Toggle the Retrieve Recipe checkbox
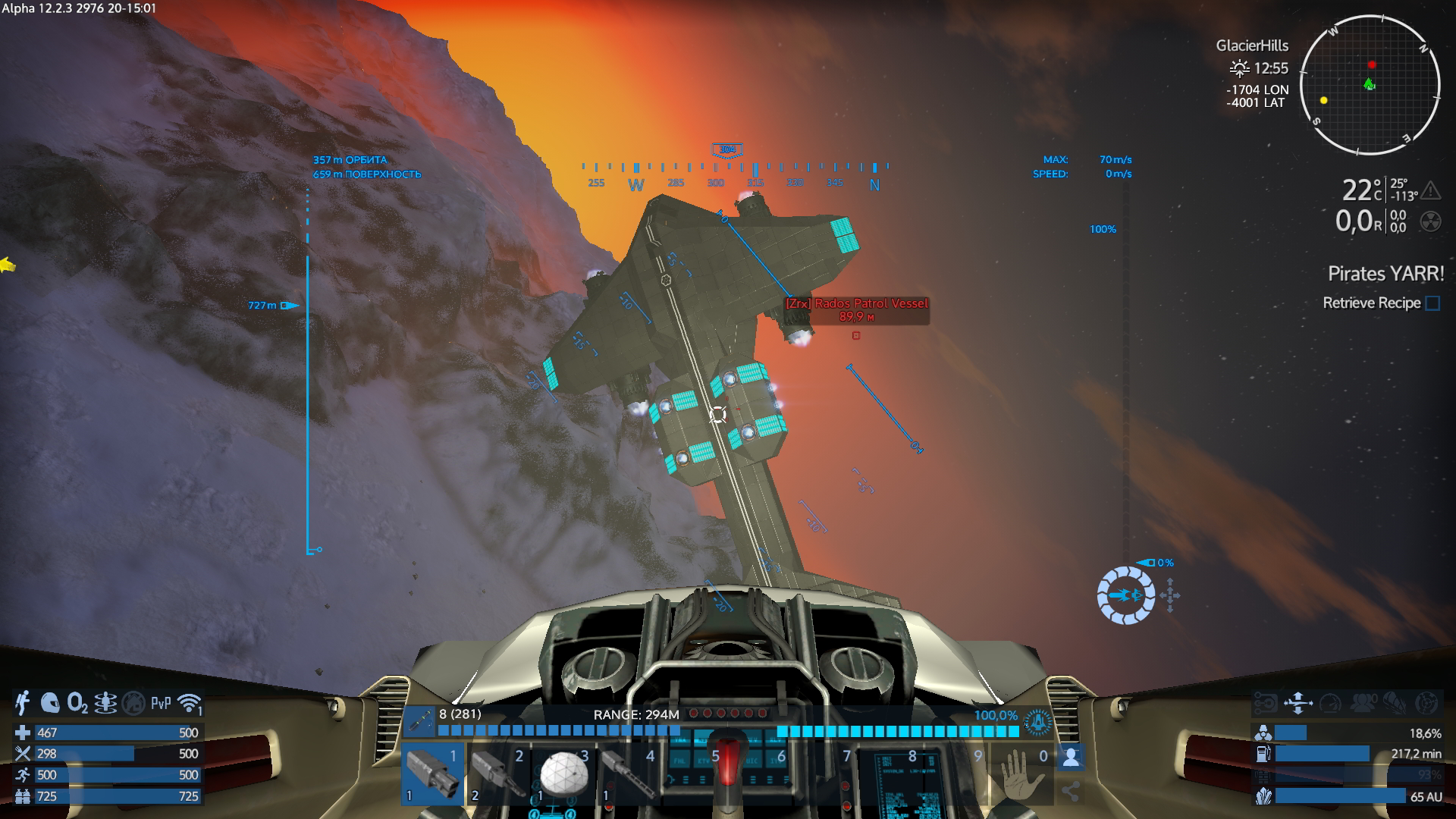The height and width of the screenshot is (819, 1456). 1432,303
